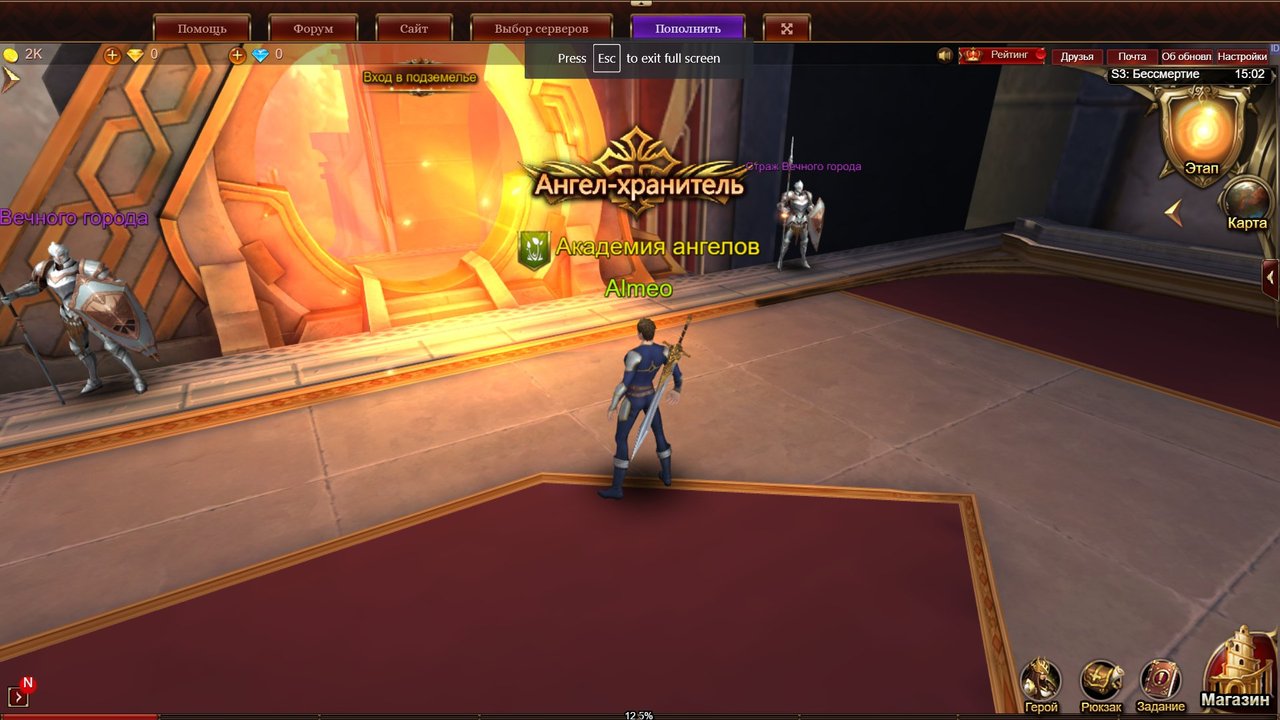Open the Этап stage orb

[1202, 132]
